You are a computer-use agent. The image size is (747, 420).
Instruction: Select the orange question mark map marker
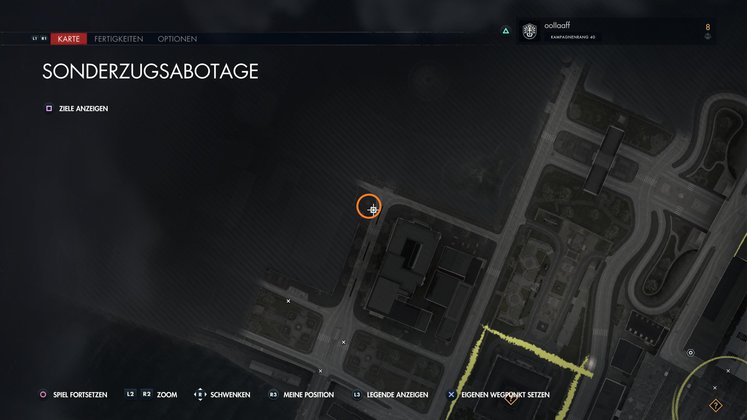click(x=715, y=405)
